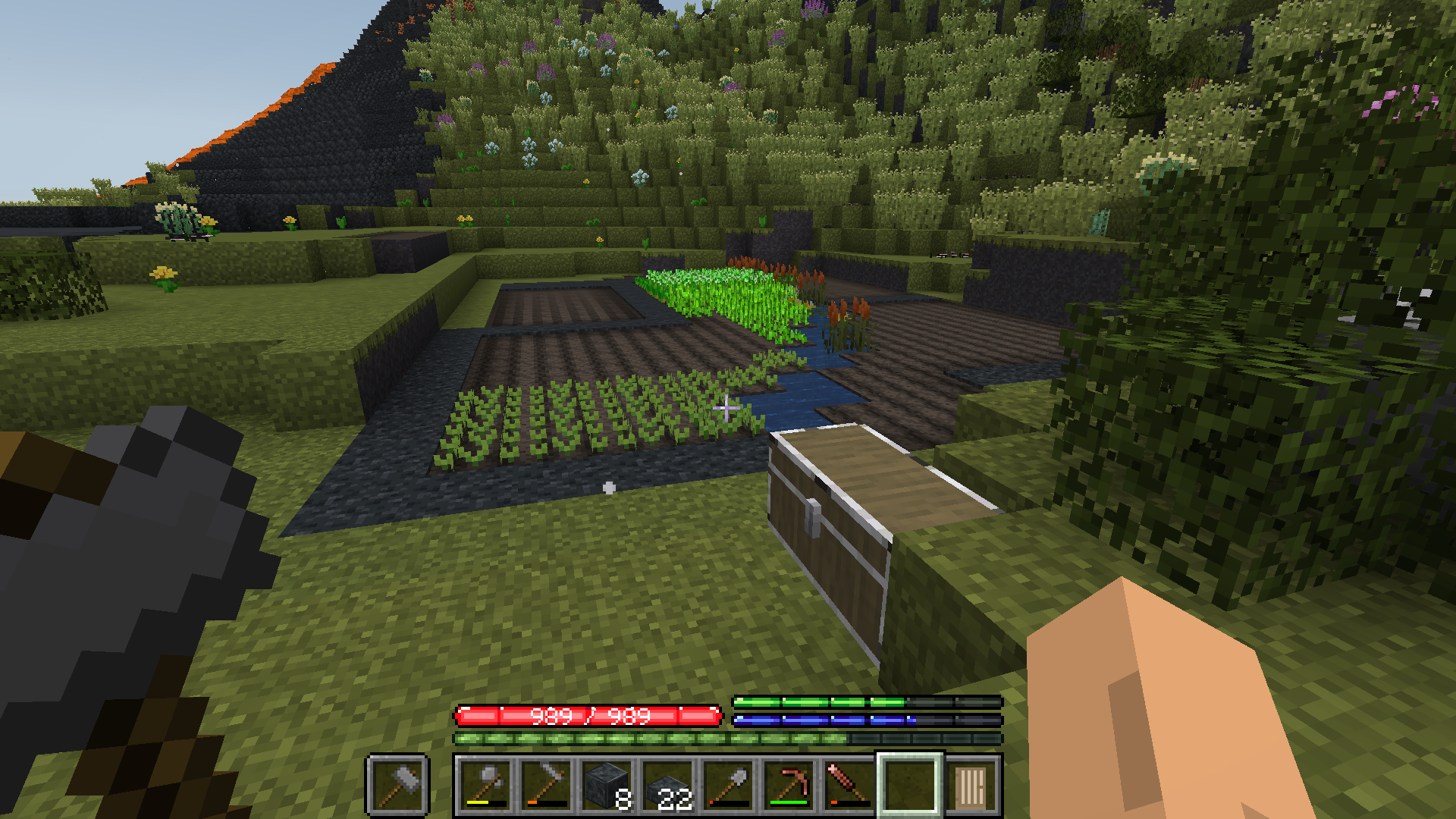Screen dimensions: 1456x819
Task: Pick the stack of 22 stone slabs
Action: coord(667,785)
